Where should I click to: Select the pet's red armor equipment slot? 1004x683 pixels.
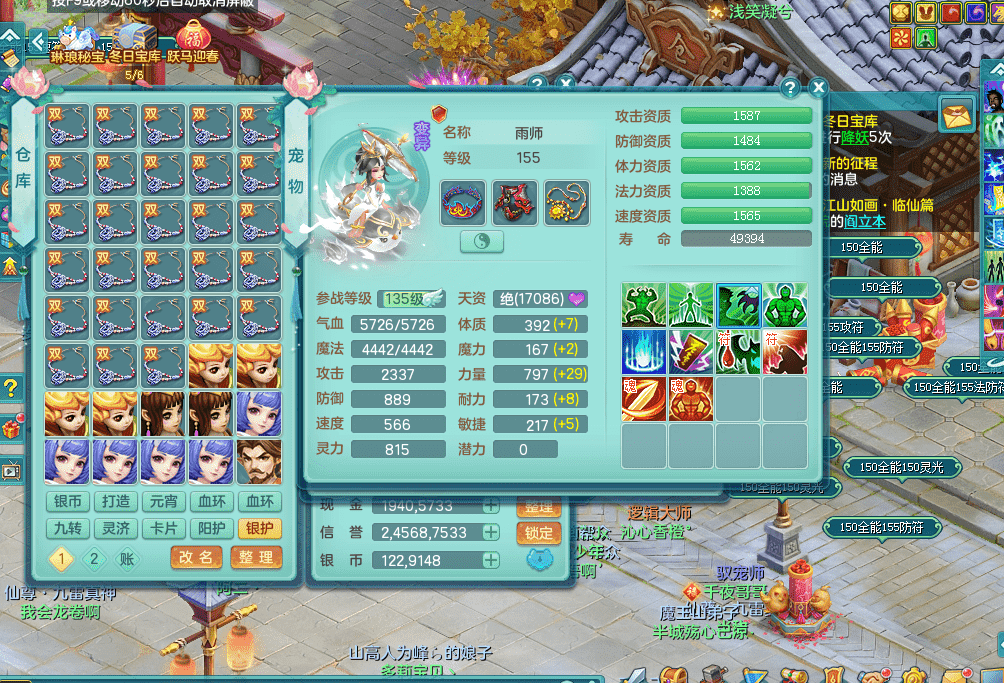pyautogui.click(x=514, y=202)
